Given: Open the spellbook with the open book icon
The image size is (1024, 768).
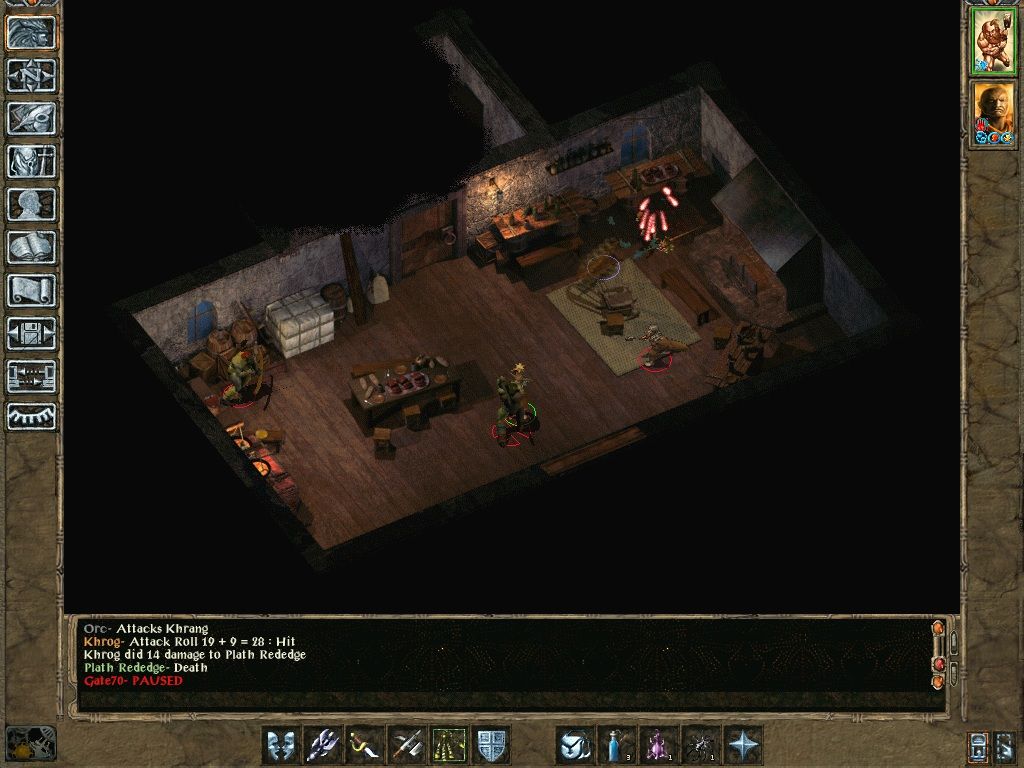Looking at the screenshot, I should 31,247.
